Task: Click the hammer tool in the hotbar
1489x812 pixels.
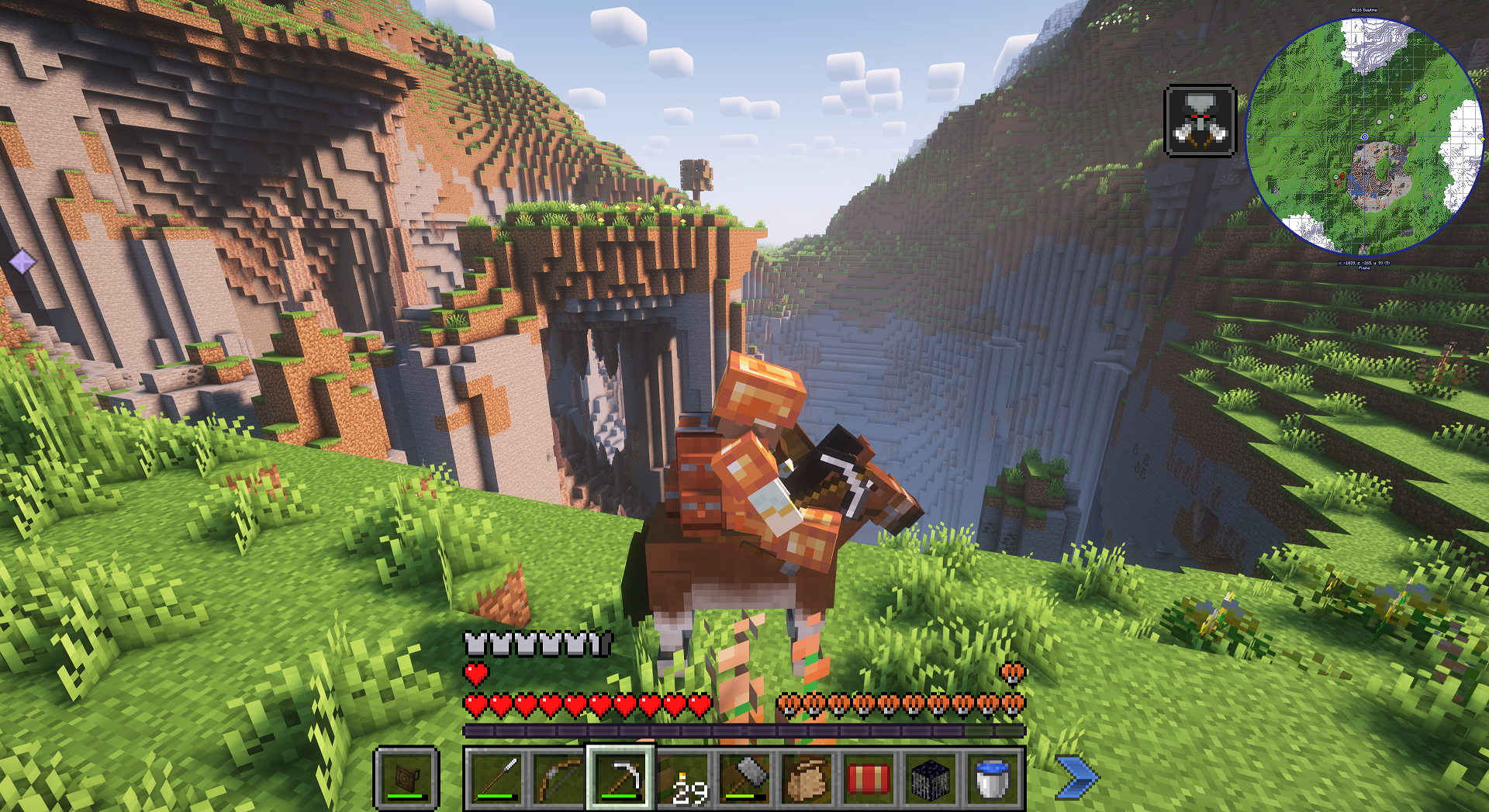Action: [x=747, y=779]
